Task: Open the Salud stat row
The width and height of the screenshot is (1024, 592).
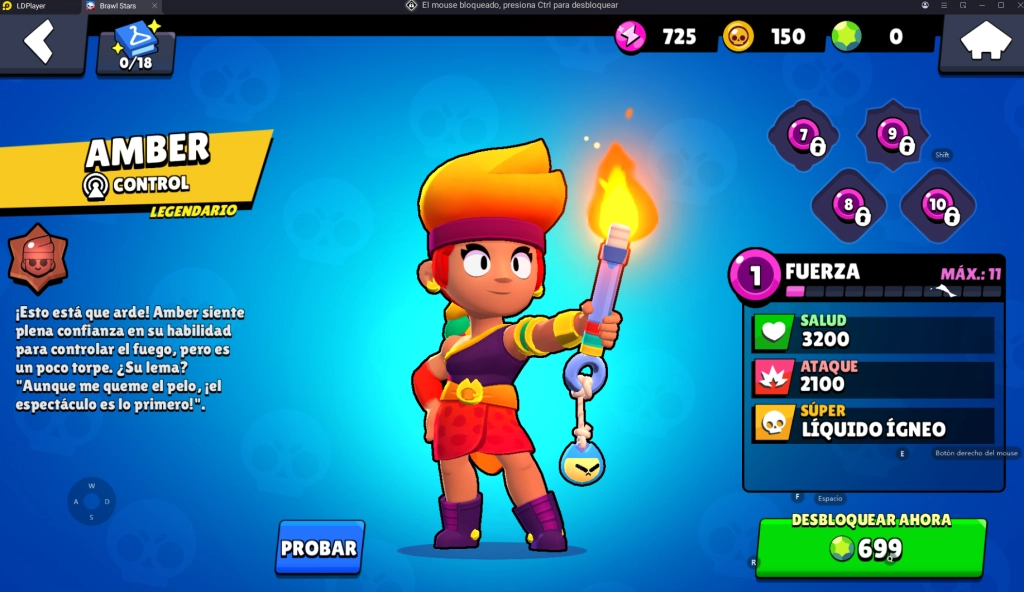Action: [x=872, y=333]
